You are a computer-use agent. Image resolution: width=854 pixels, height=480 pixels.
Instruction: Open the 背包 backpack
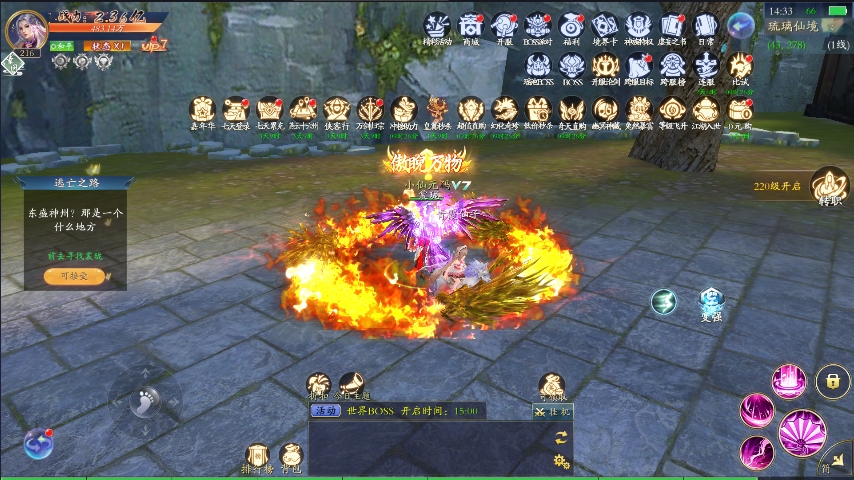291,457
